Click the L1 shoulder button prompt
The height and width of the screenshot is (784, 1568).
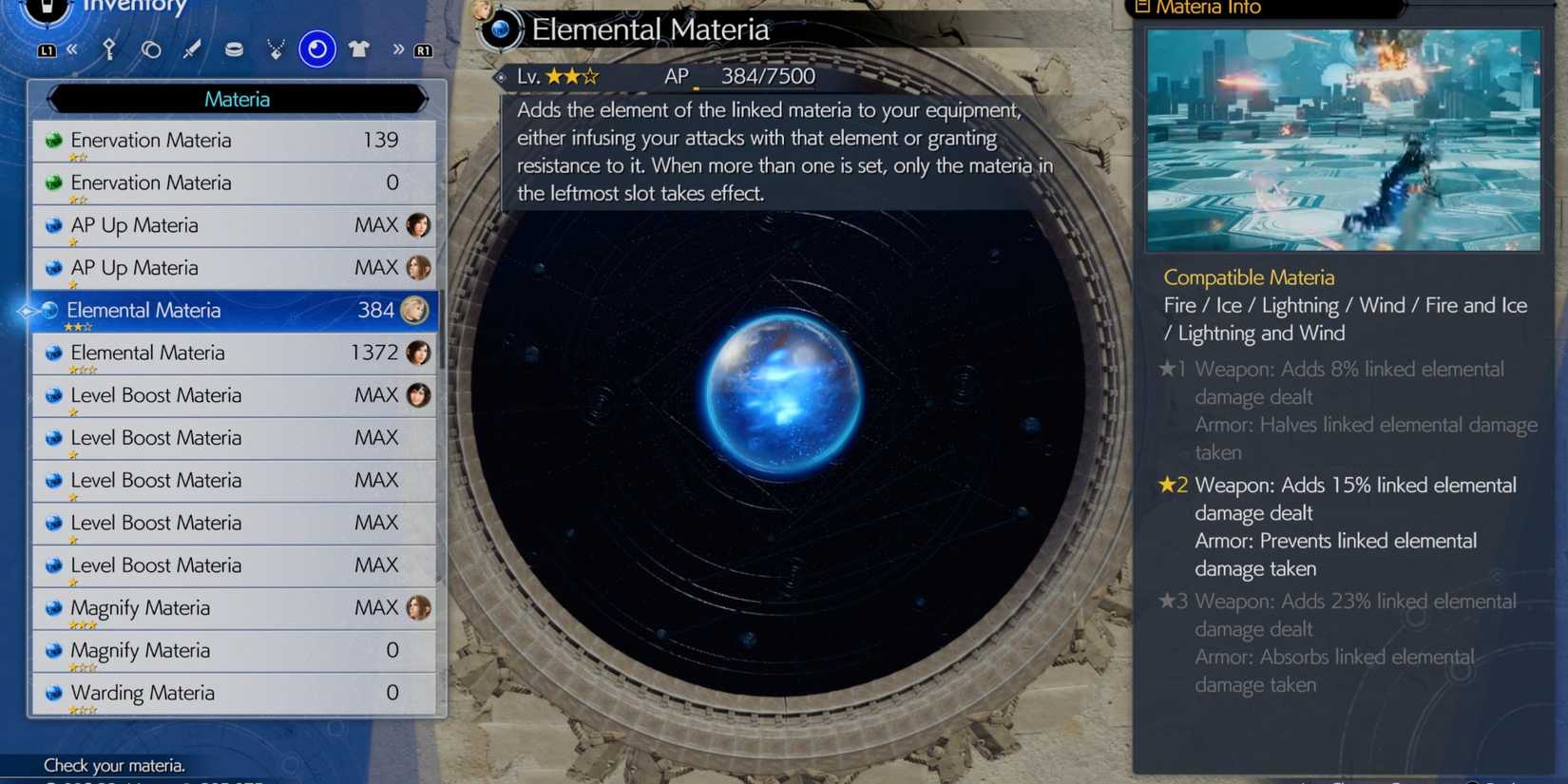[x=48, y=49]
